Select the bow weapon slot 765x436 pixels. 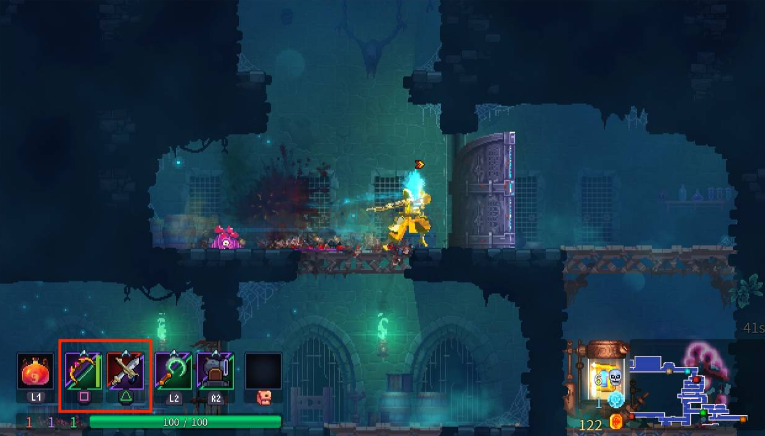[84, 371]
